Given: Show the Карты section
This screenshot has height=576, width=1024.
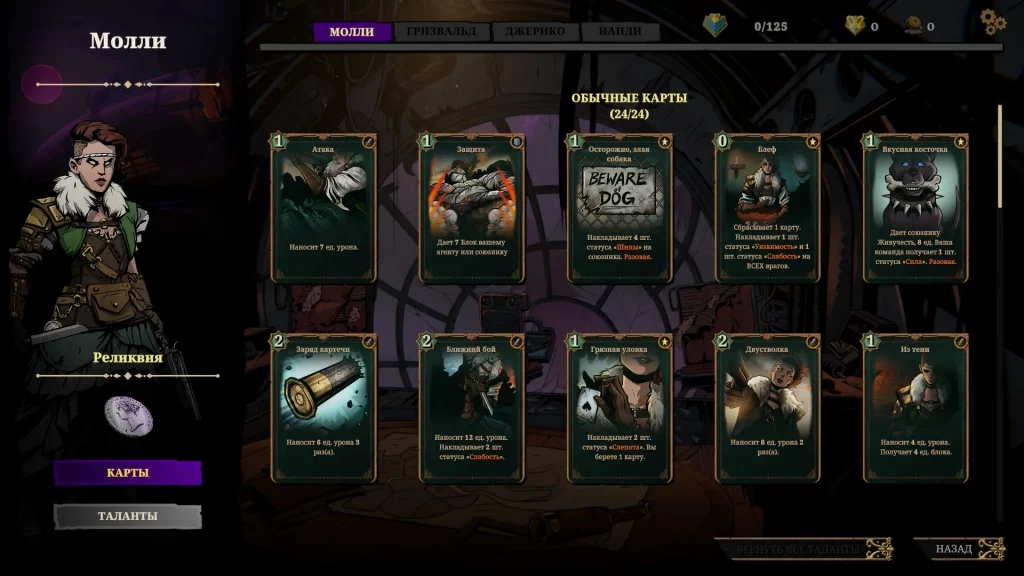Looking at the screenshot, I should pos(127,473).
